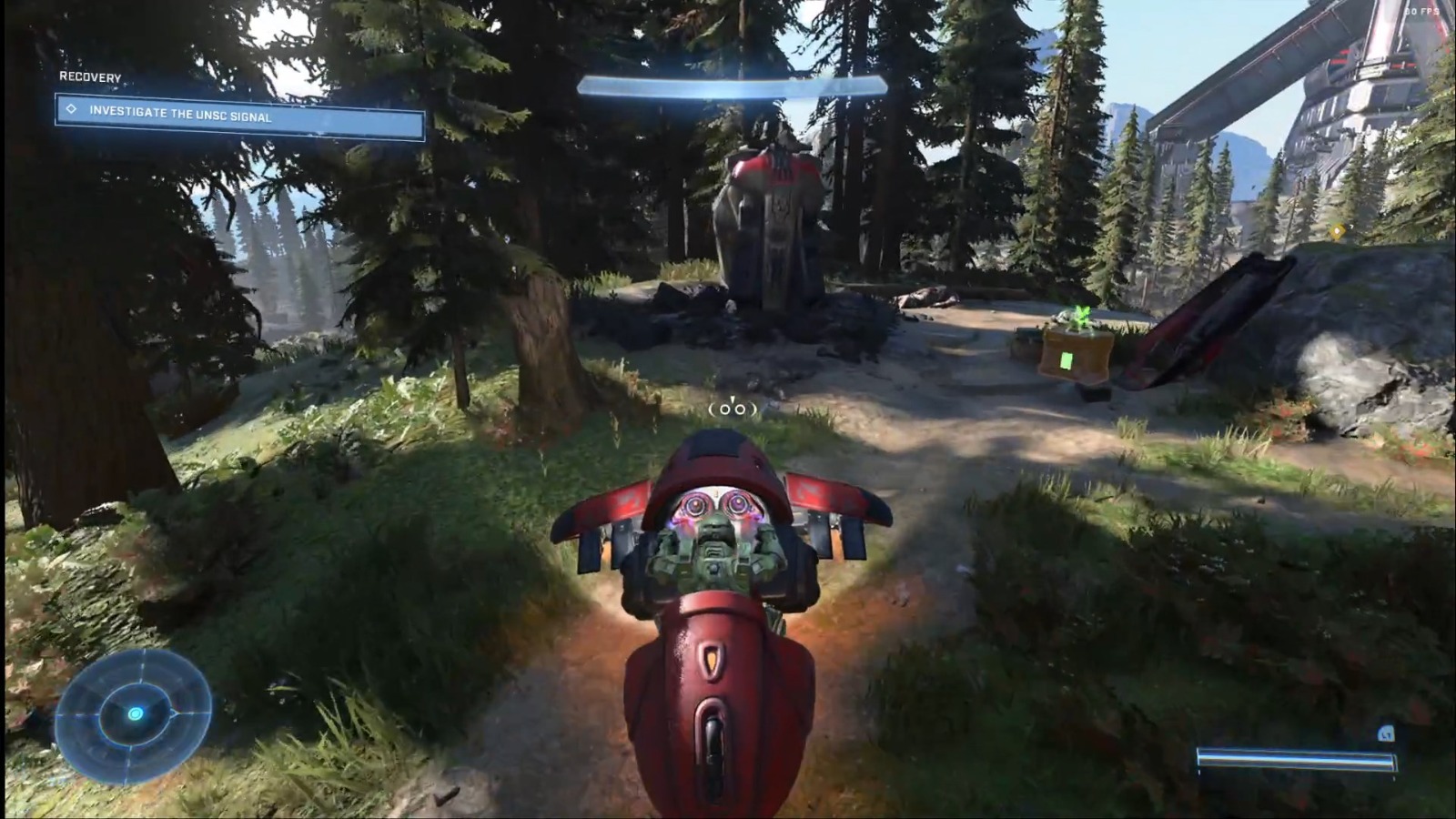This screenshot has width=1456, height=819.
Task: Click the diamond objective marker icon
Action: tap(69, 109)
